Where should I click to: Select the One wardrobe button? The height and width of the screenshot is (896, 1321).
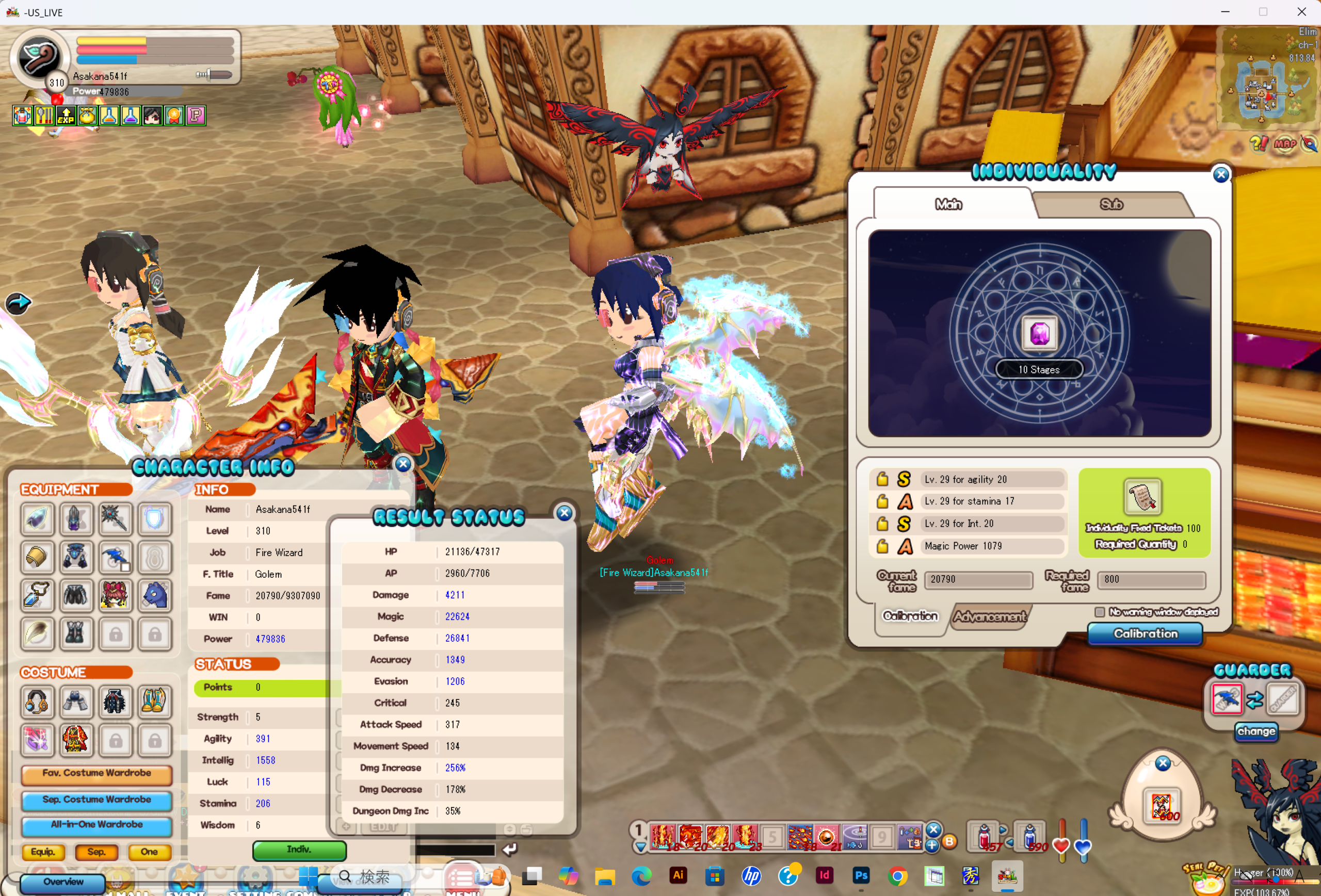[x=149, y=852]
